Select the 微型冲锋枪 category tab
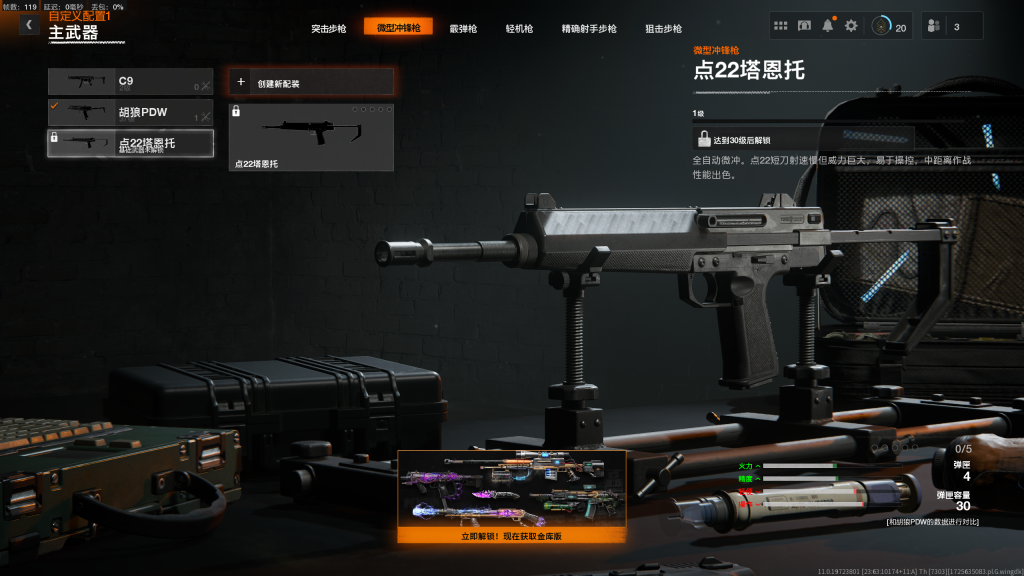Viewport: 1024px width, 576px height. 398,28
